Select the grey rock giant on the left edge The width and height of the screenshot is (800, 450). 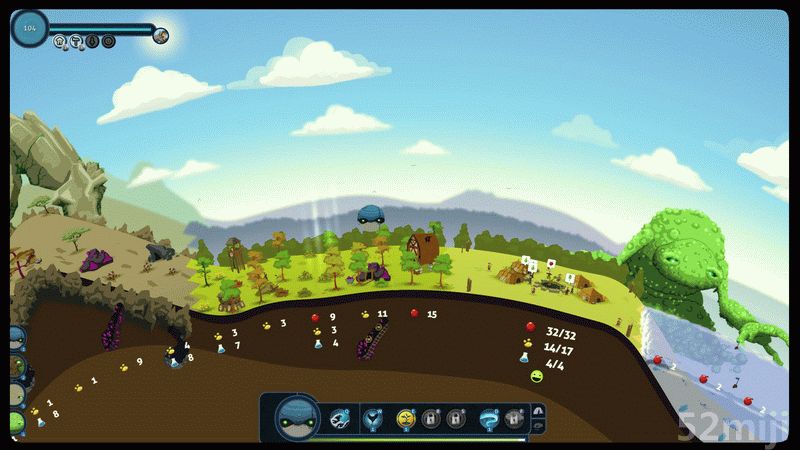tap(15, 395)
